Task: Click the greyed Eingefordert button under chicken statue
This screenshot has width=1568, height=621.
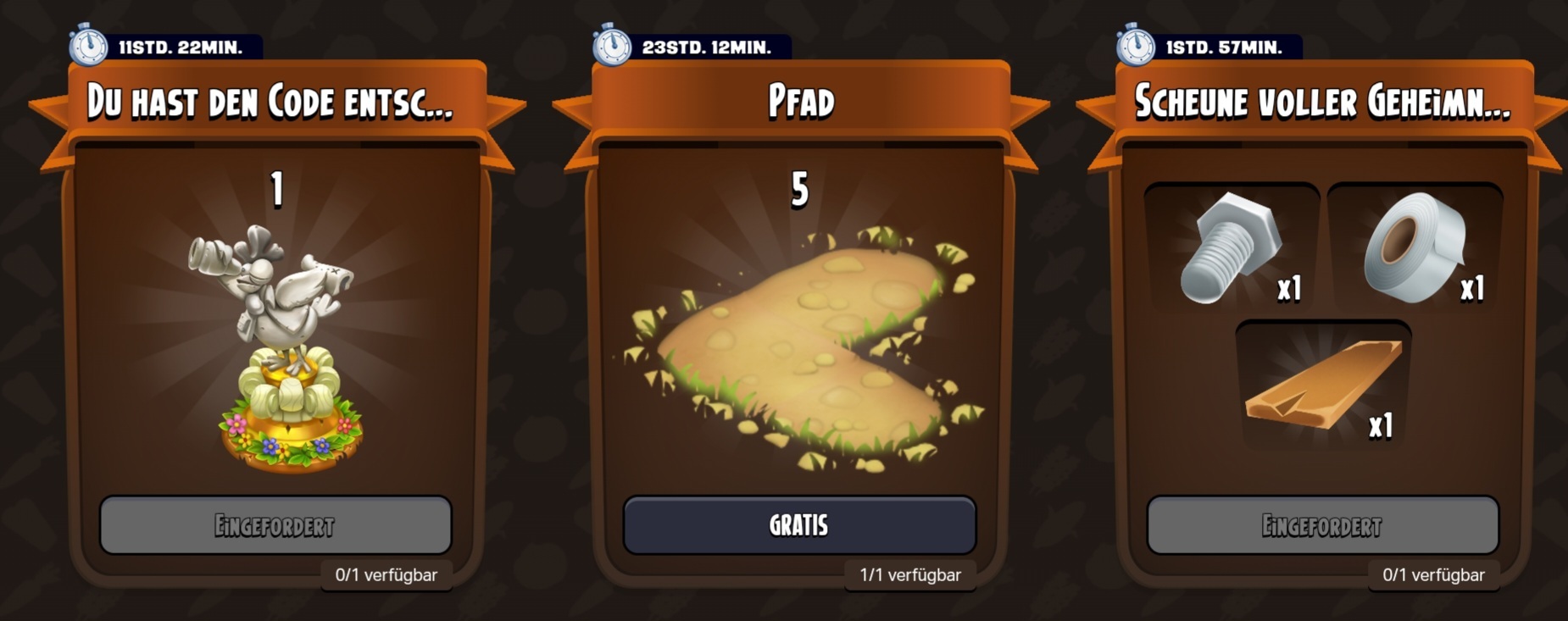Action: click(275, 525)
